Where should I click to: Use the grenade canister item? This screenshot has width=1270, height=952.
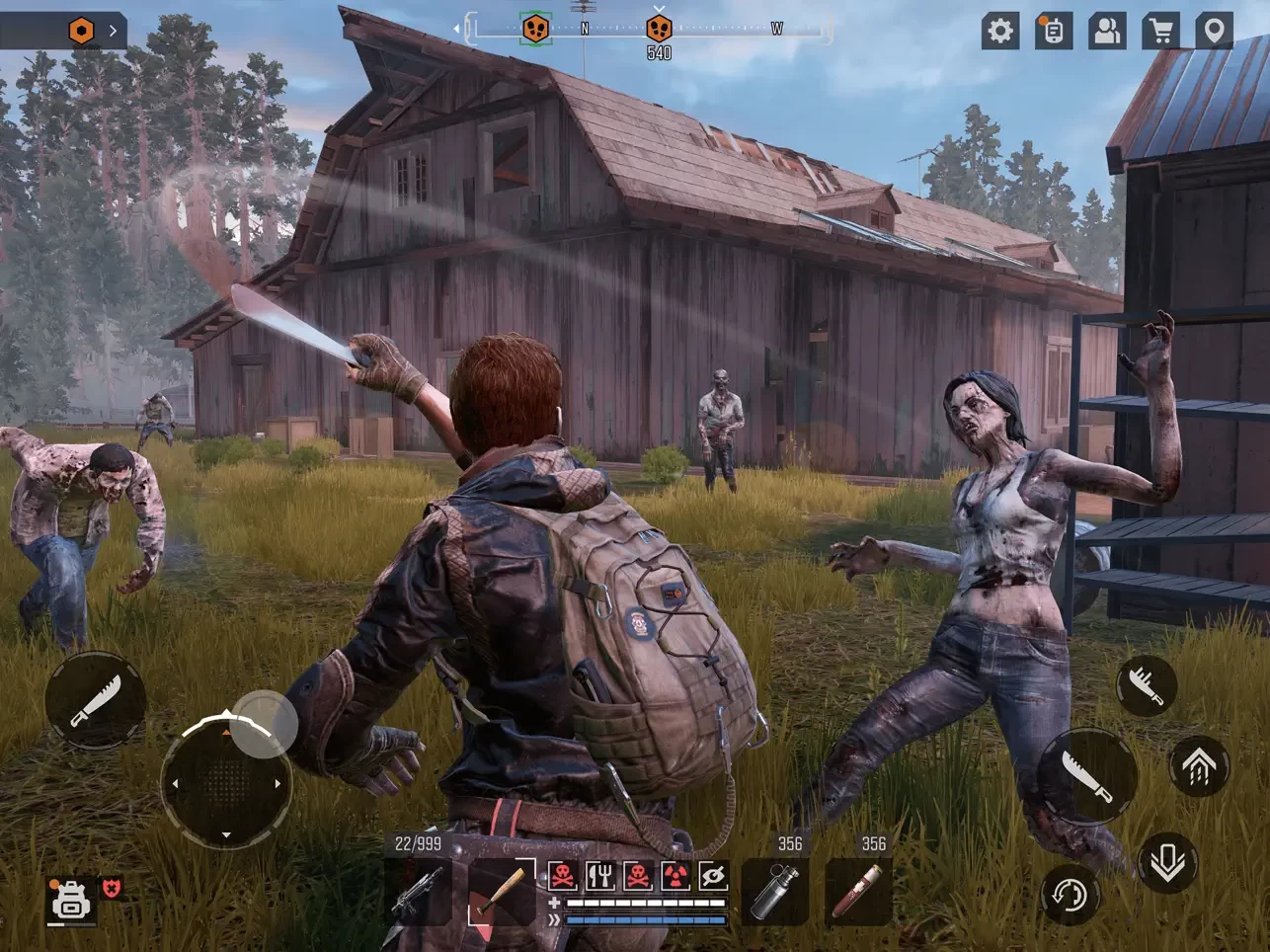774,893
